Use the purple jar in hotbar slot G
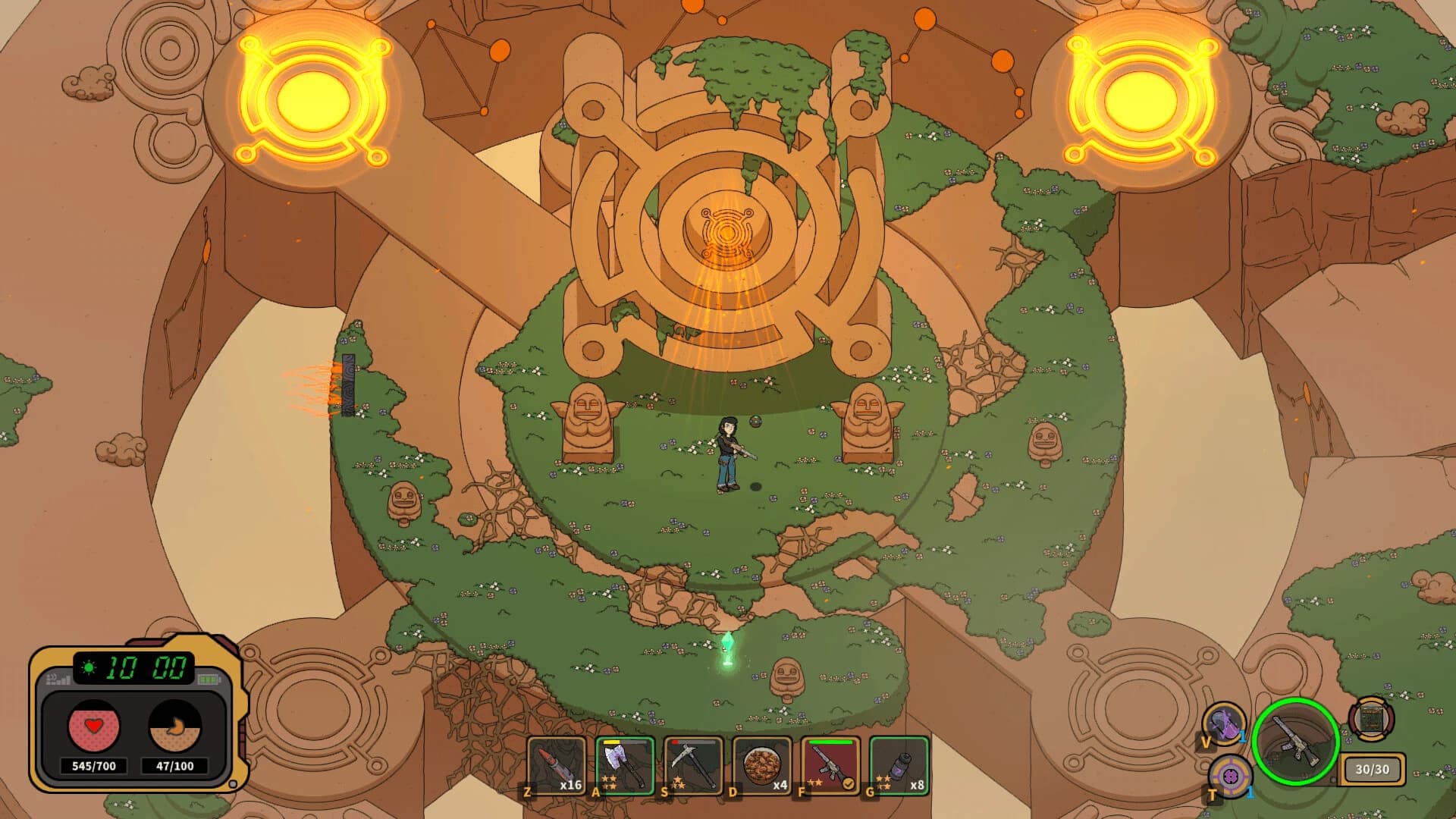 click(899, 767)
